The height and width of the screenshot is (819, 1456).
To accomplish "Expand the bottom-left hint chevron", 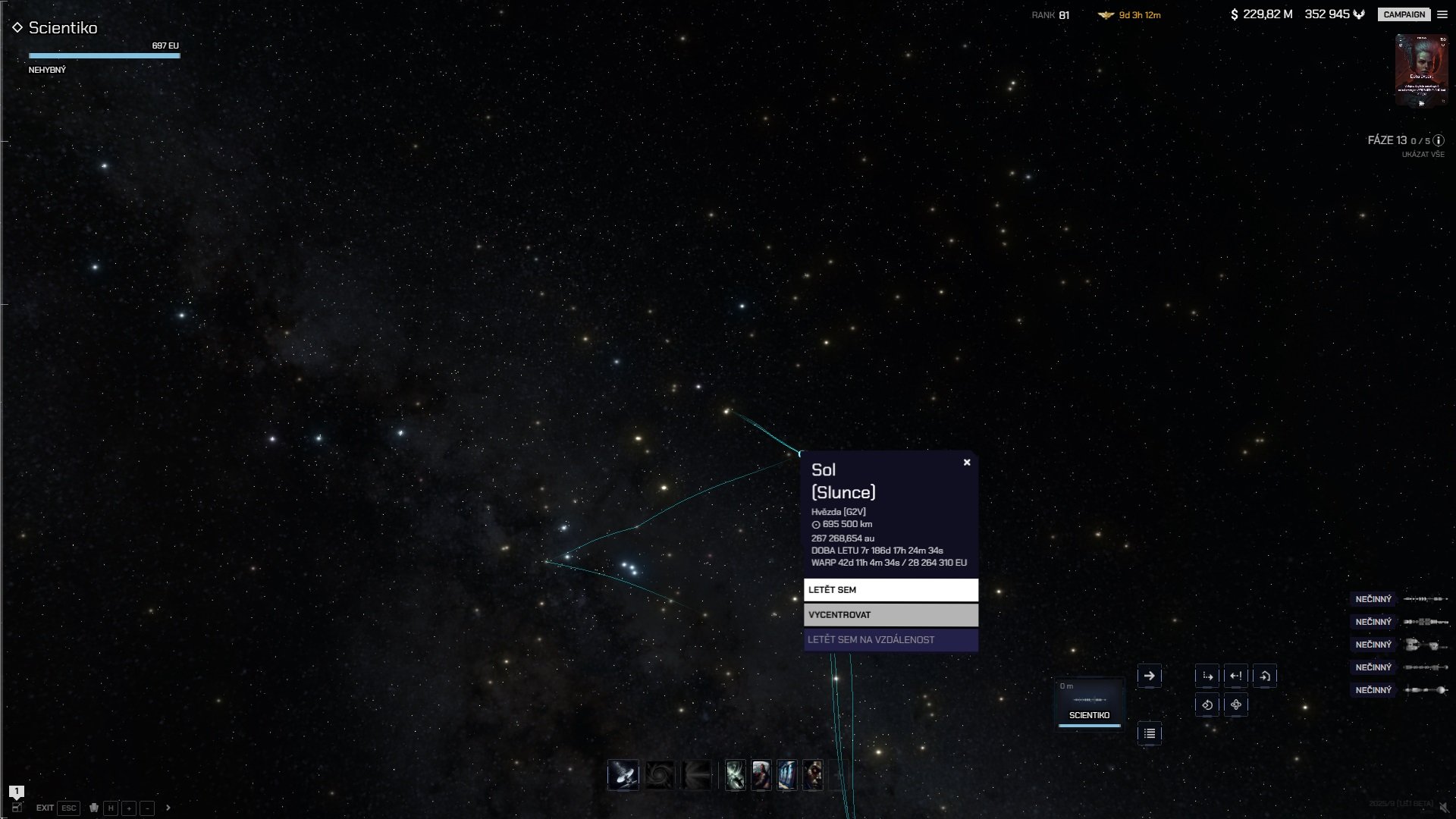I will click(x=168, y=808).
